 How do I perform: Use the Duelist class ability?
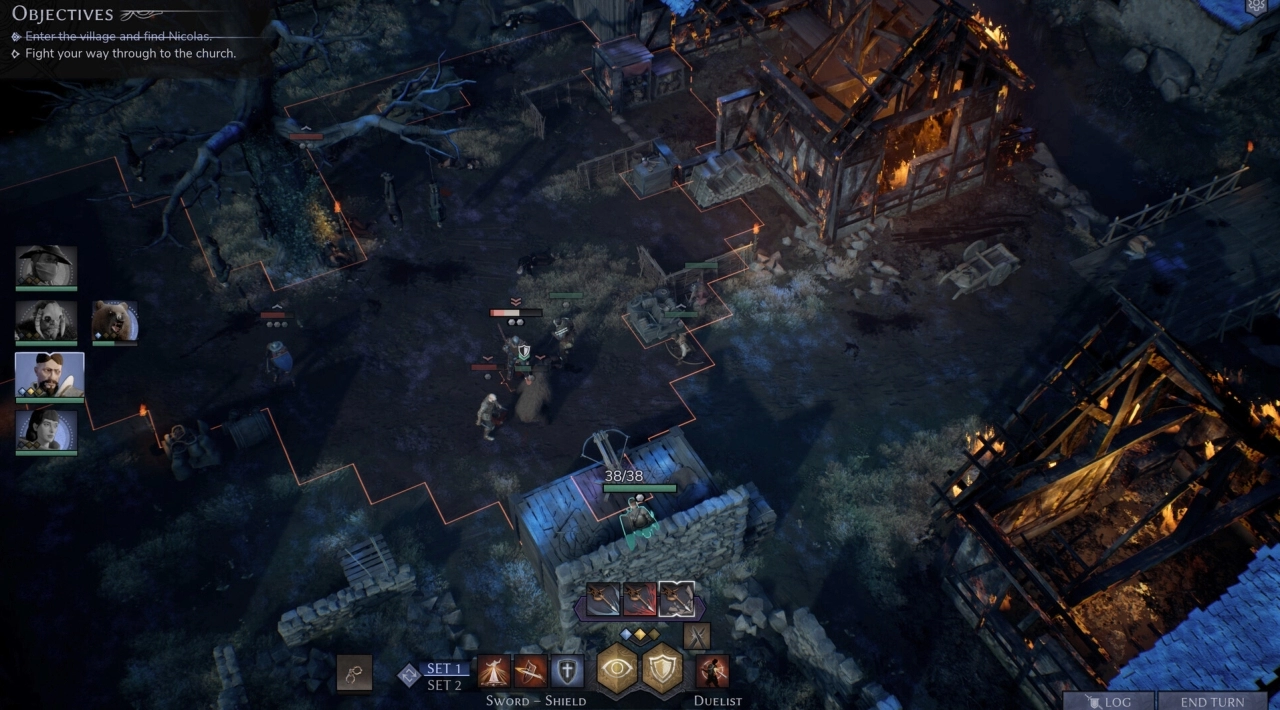(x=712, y=671)
